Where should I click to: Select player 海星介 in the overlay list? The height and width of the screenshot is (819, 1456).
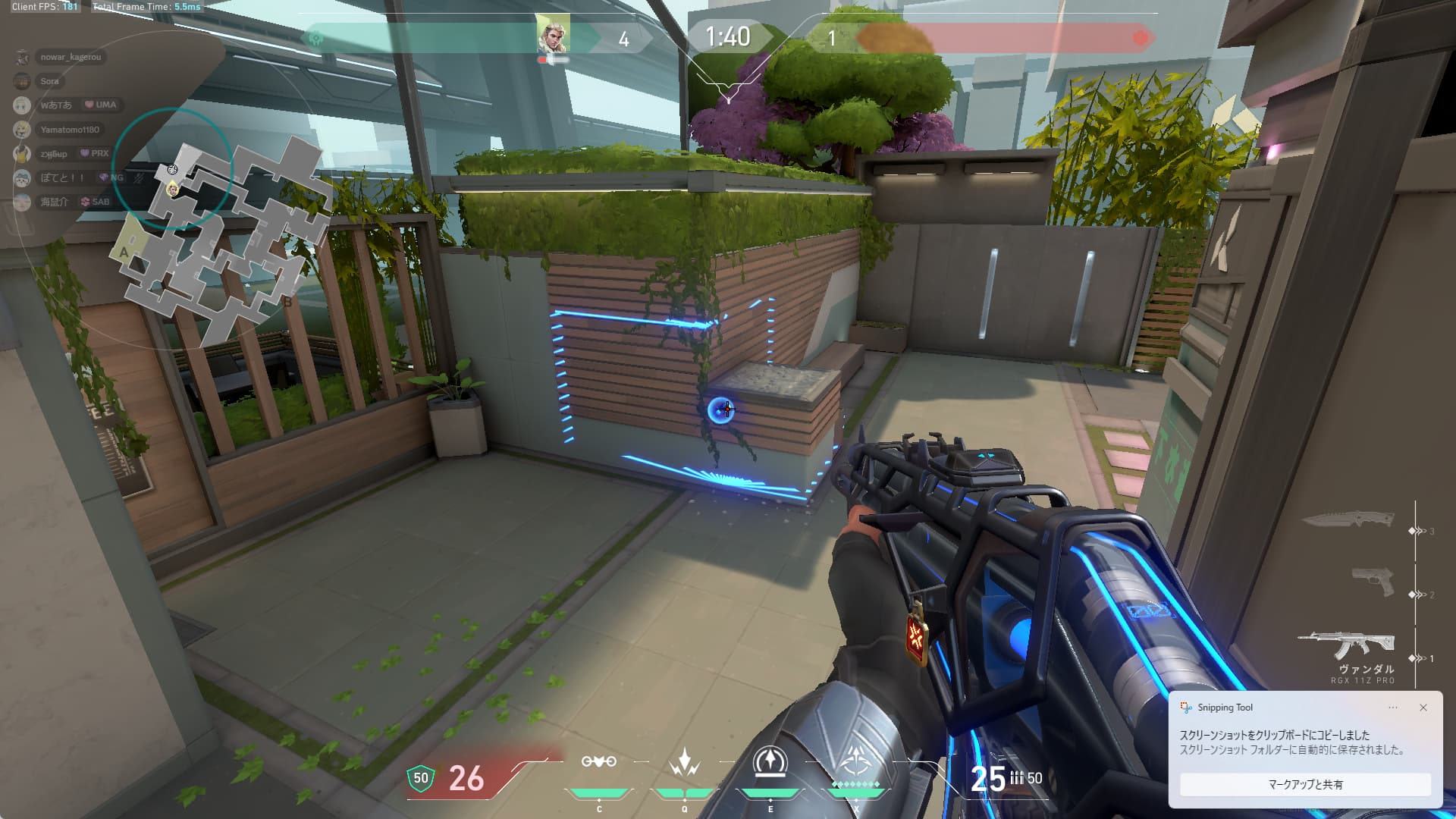[54, 202]
